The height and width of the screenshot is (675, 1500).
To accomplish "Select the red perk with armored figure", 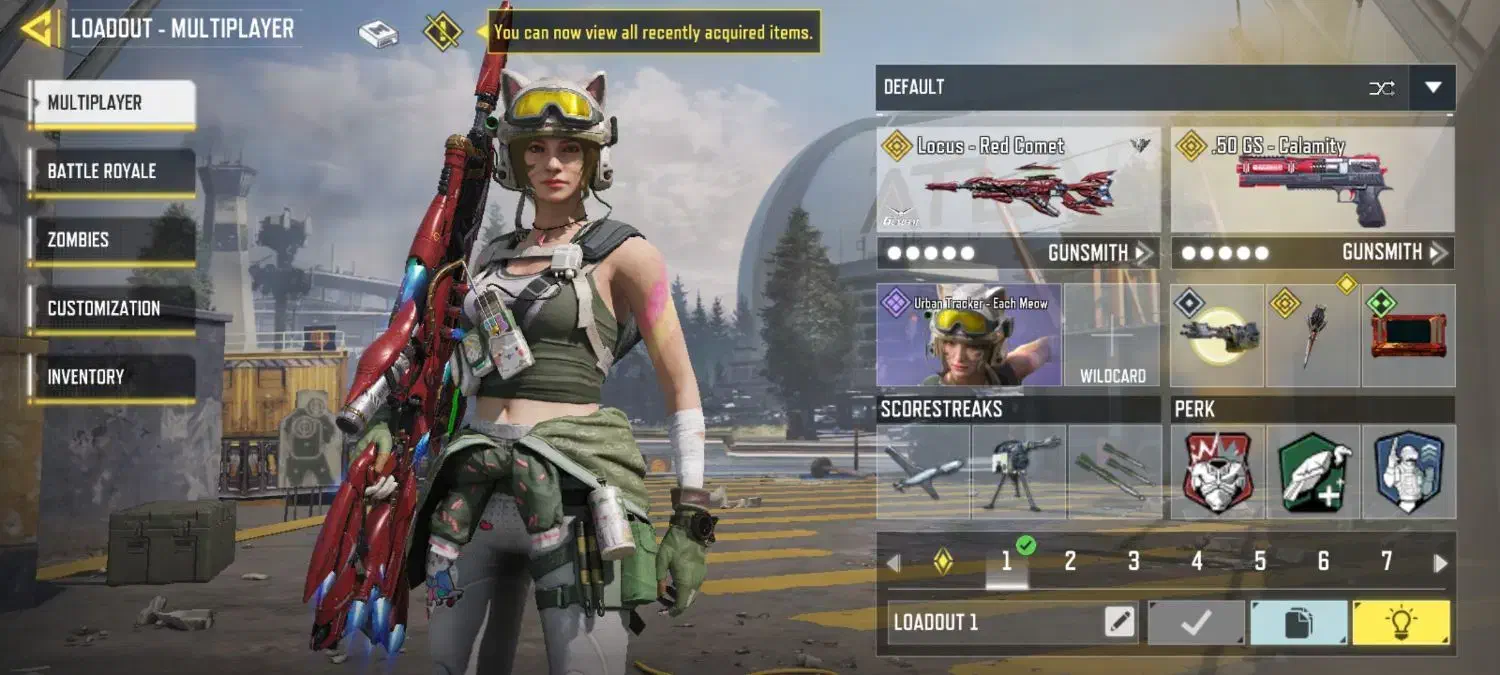I will 1217,472.
